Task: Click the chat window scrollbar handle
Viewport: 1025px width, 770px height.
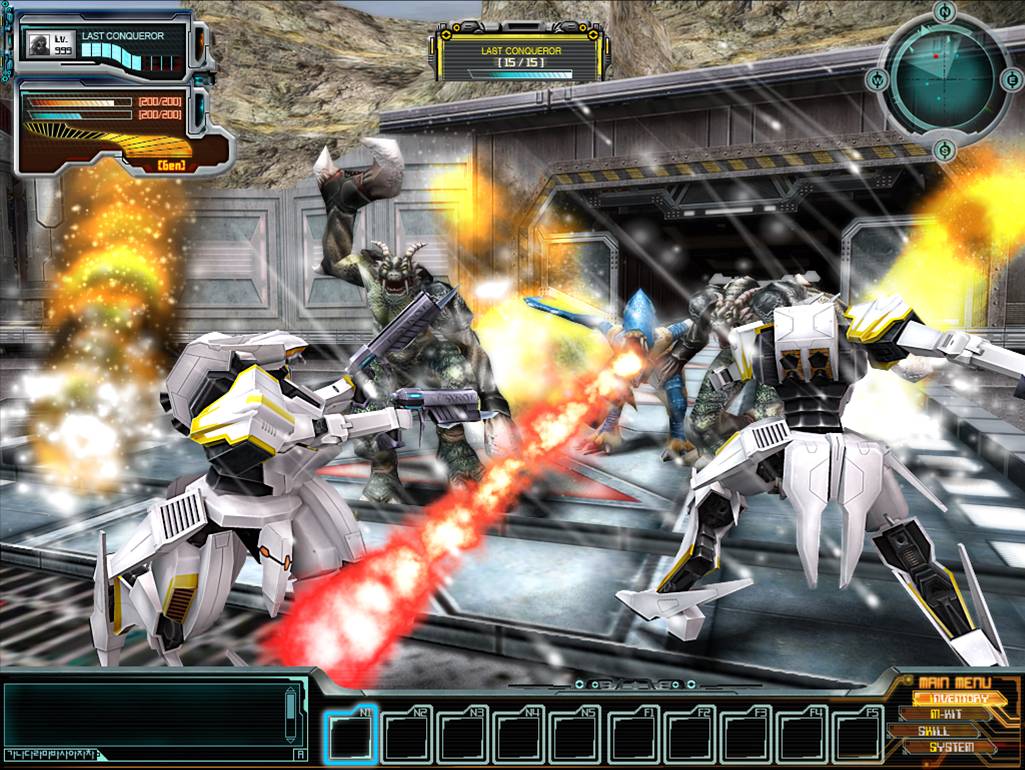Action: point(291,707)
